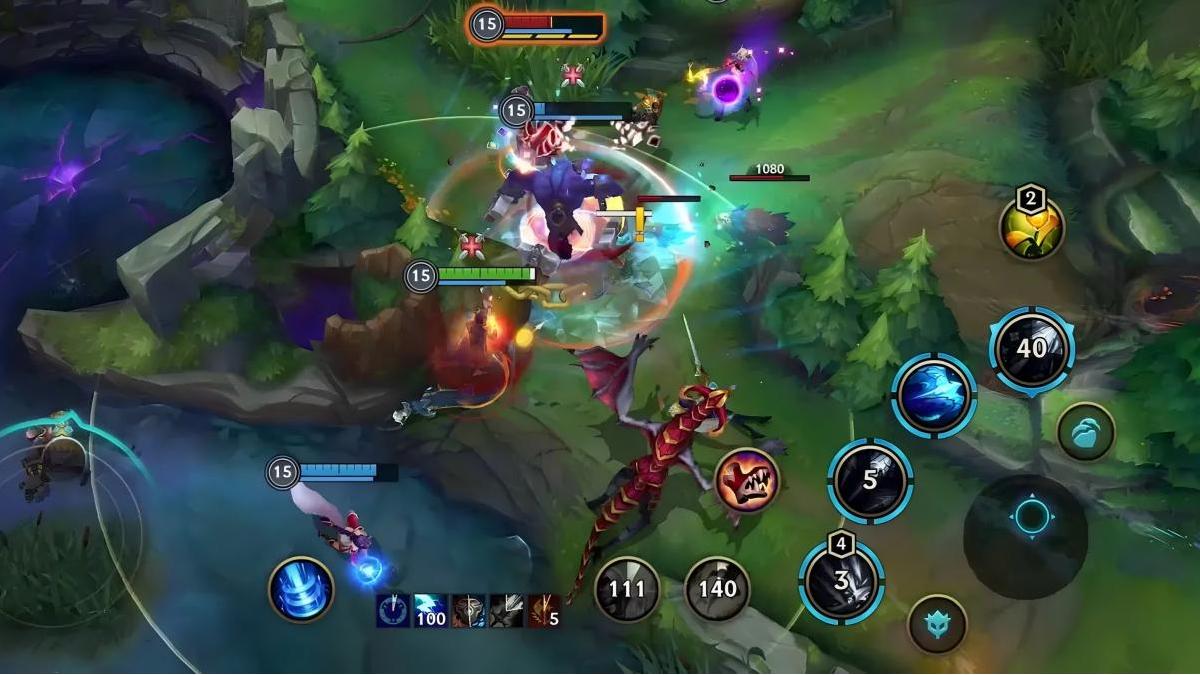The image size is (1200, 675).
Task: Hit the basic attack crosshair button
Action: (x=1031, y=517)
